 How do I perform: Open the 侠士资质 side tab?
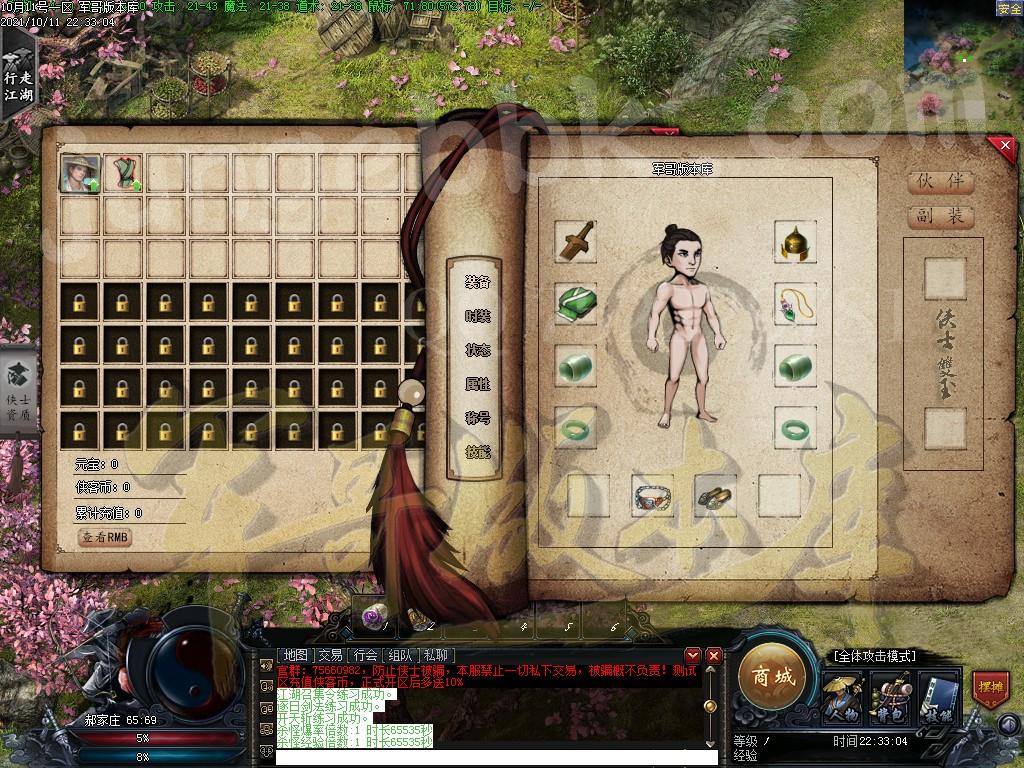pos(18,391)
